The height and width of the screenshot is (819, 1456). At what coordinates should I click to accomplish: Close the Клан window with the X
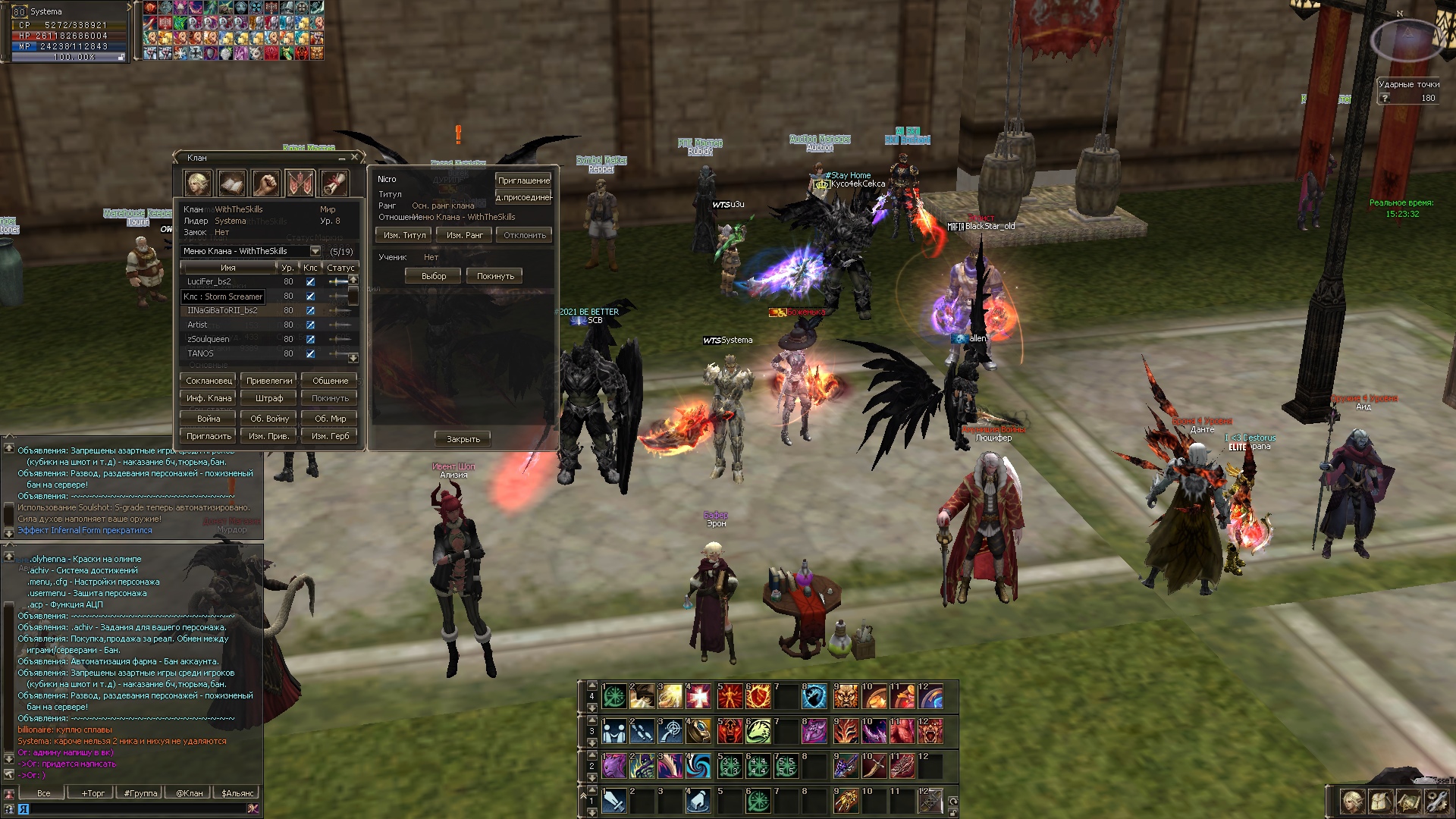(354, 158)
